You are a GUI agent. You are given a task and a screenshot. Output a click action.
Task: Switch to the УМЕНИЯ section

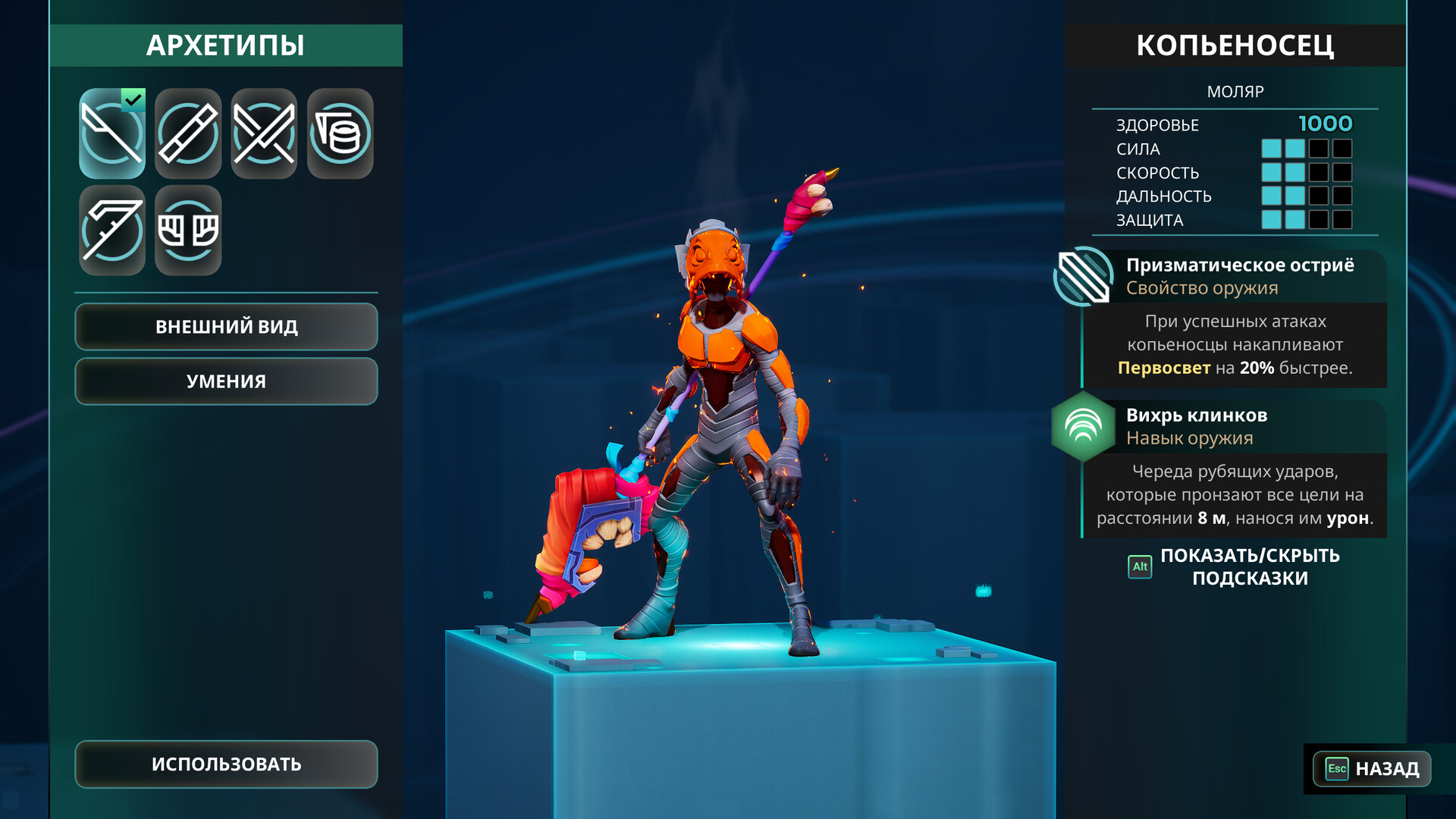click(225, 381)
